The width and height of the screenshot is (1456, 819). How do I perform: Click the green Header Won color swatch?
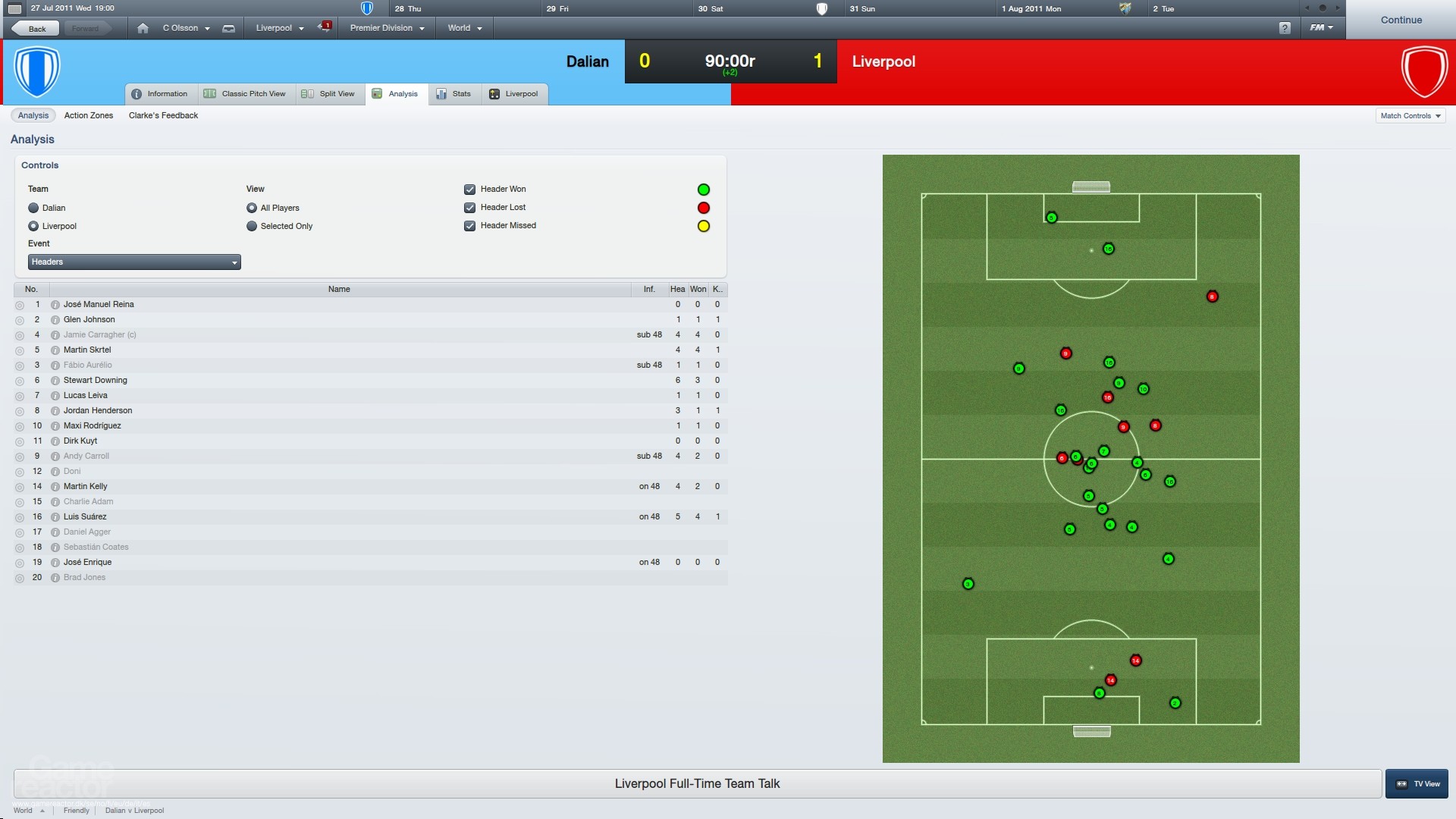tap(704, 189)
